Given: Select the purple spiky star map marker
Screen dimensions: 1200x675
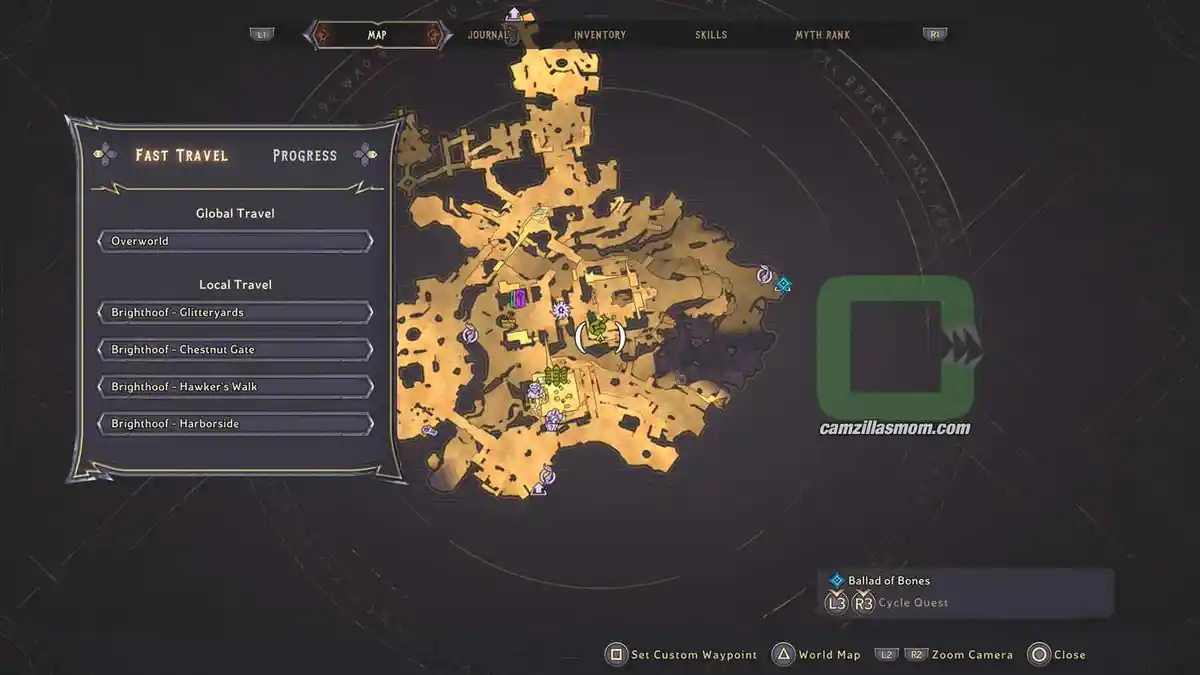Looking at the screenshot, I should 561,310.
